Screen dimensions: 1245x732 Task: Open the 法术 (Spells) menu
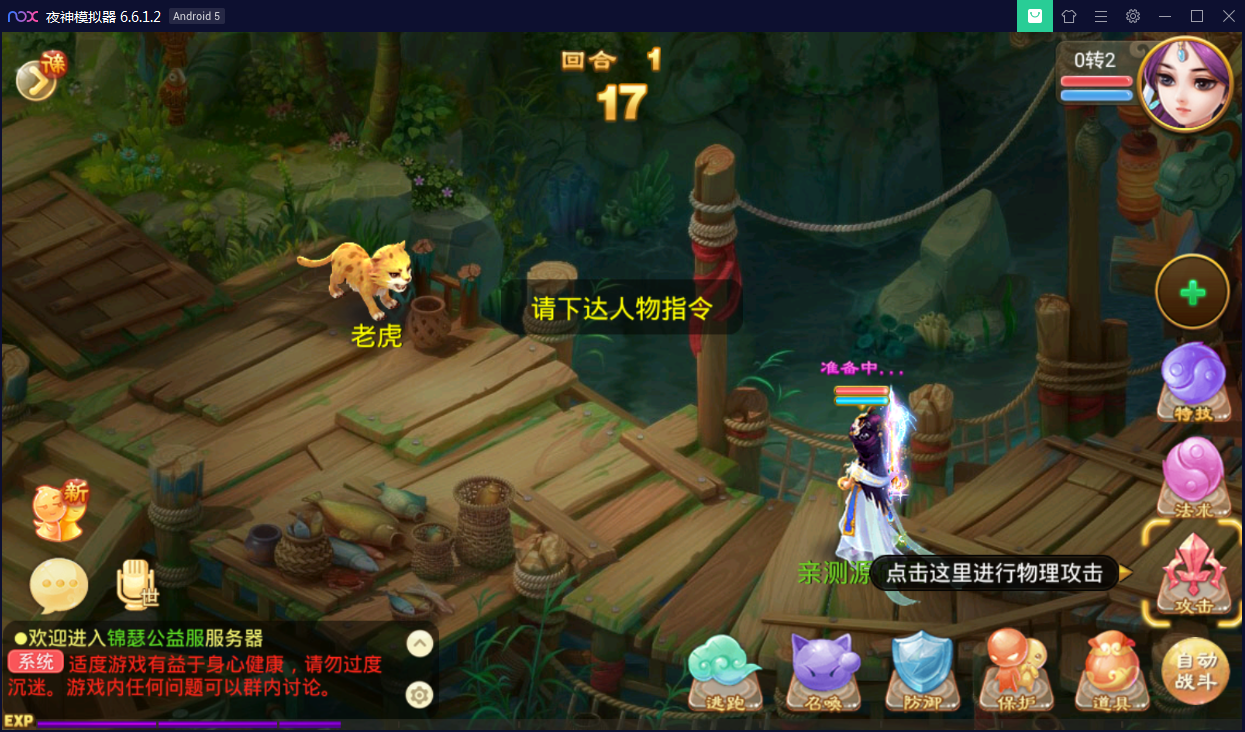point(1193,480)
